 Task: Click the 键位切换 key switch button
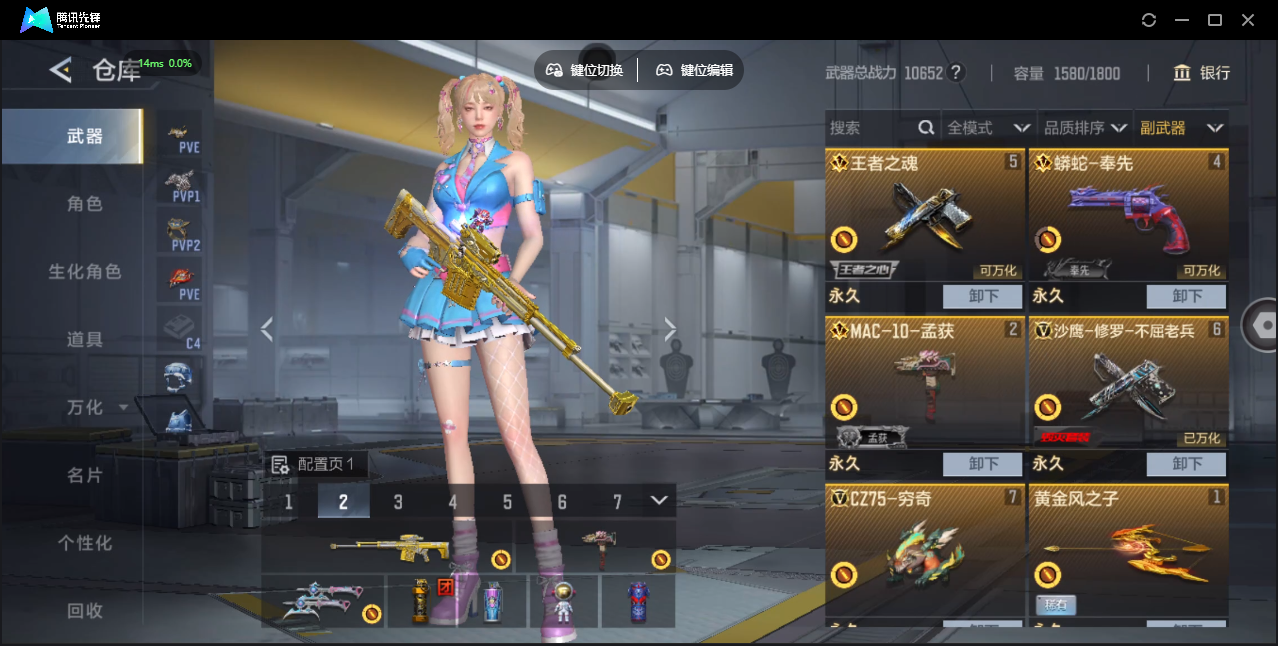(x=585, y=70)
